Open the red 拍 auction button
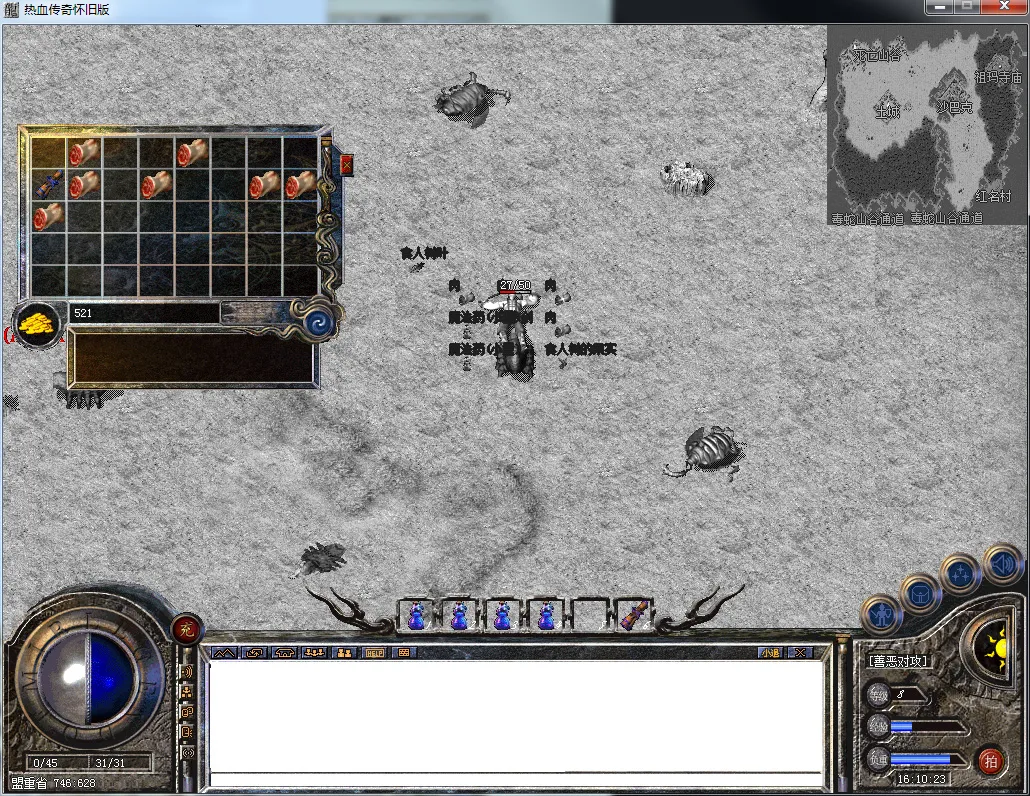The height and width of the screenshot is (796, 1030). (x=990, y=760)
